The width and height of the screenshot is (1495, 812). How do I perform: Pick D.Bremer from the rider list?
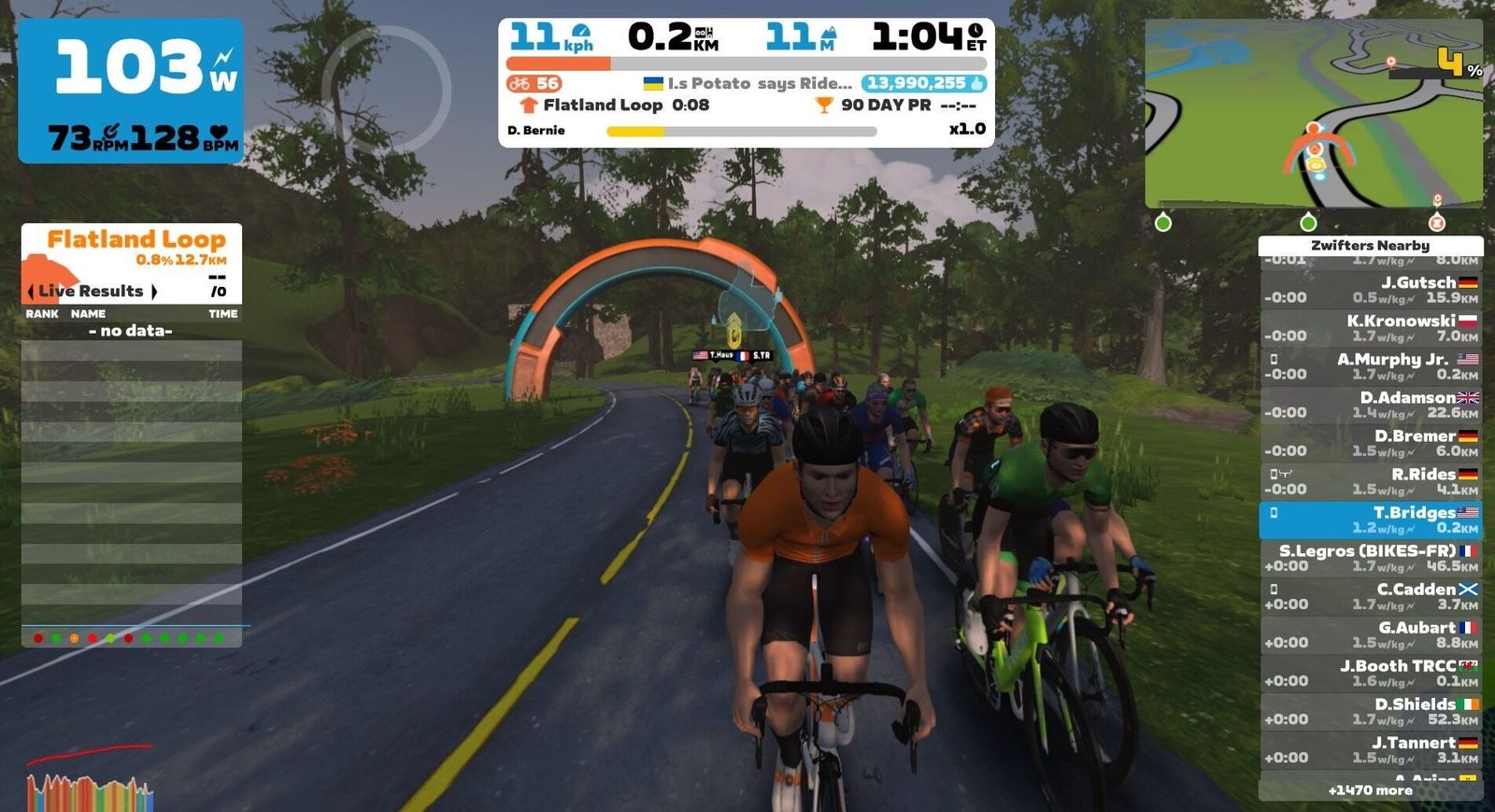[x=1370, y=443]
